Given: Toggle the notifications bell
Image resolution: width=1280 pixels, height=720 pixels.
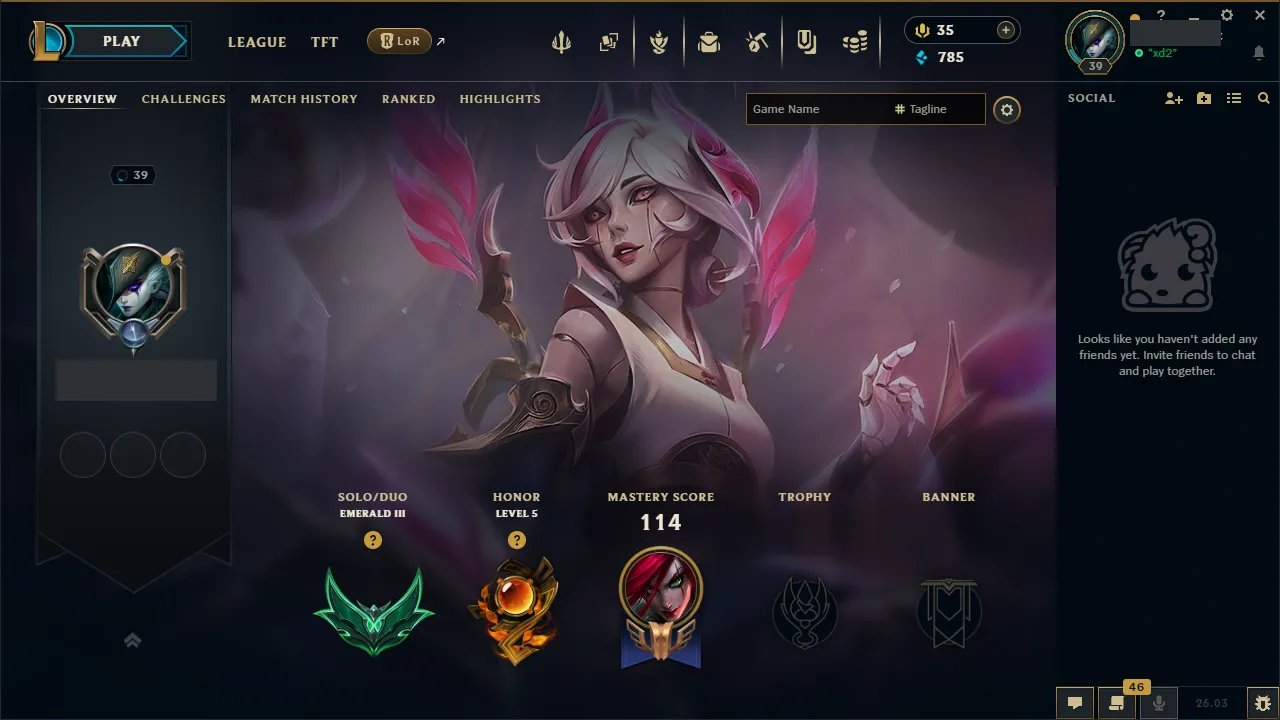Looking at the screenshot, I should (1257, 52).
